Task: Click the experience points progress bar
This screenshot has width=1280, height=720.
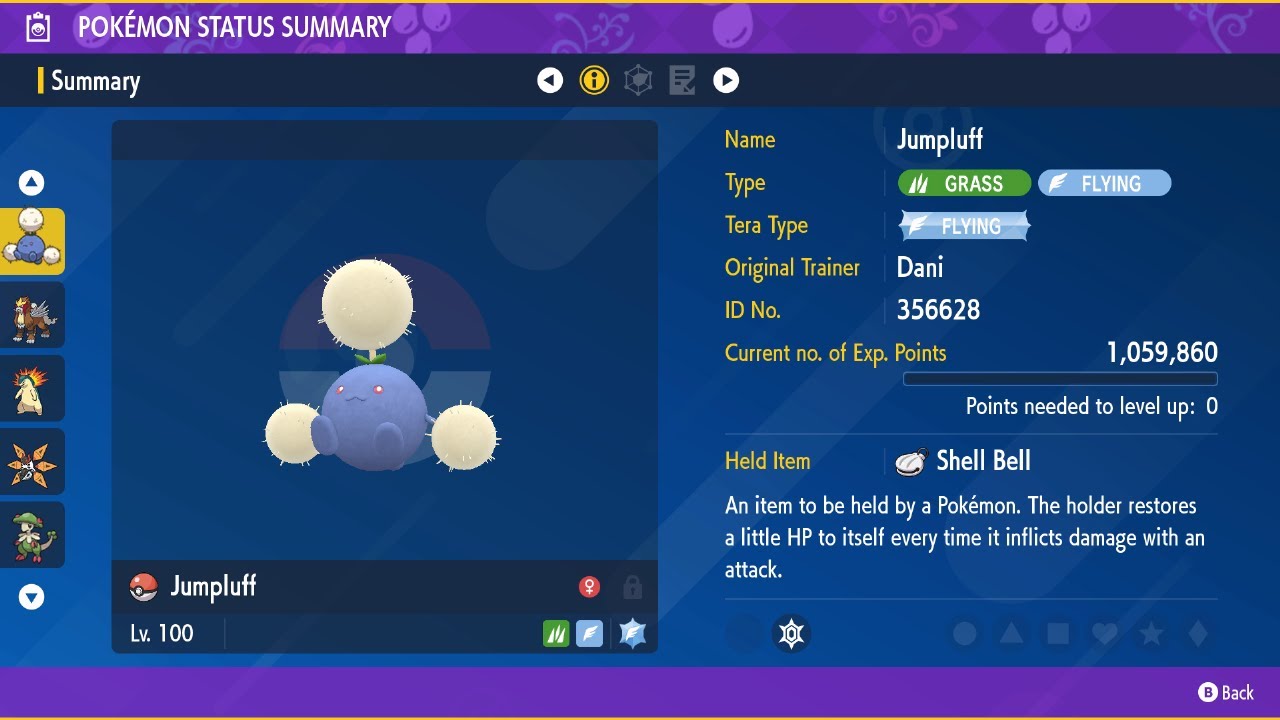Action: coord(1060,379)
